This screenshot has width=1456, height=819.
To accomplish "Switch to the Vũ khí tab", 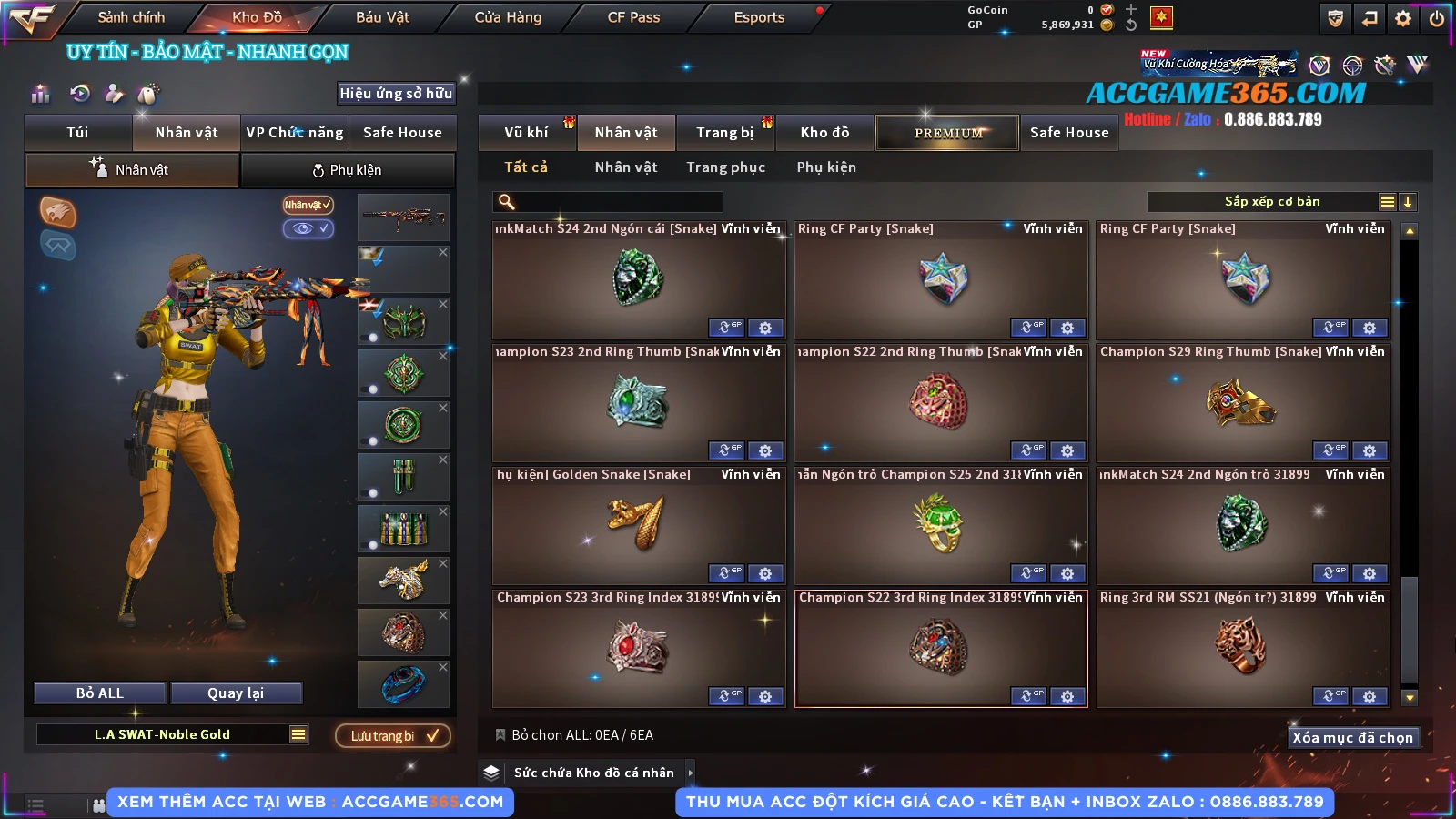I will [x=526, y=133].
